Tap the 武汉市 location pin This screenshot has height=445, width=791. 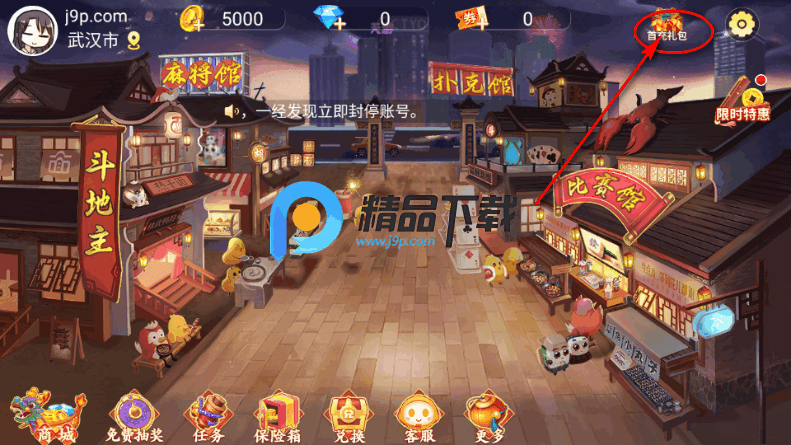click(x=133, y=40)
